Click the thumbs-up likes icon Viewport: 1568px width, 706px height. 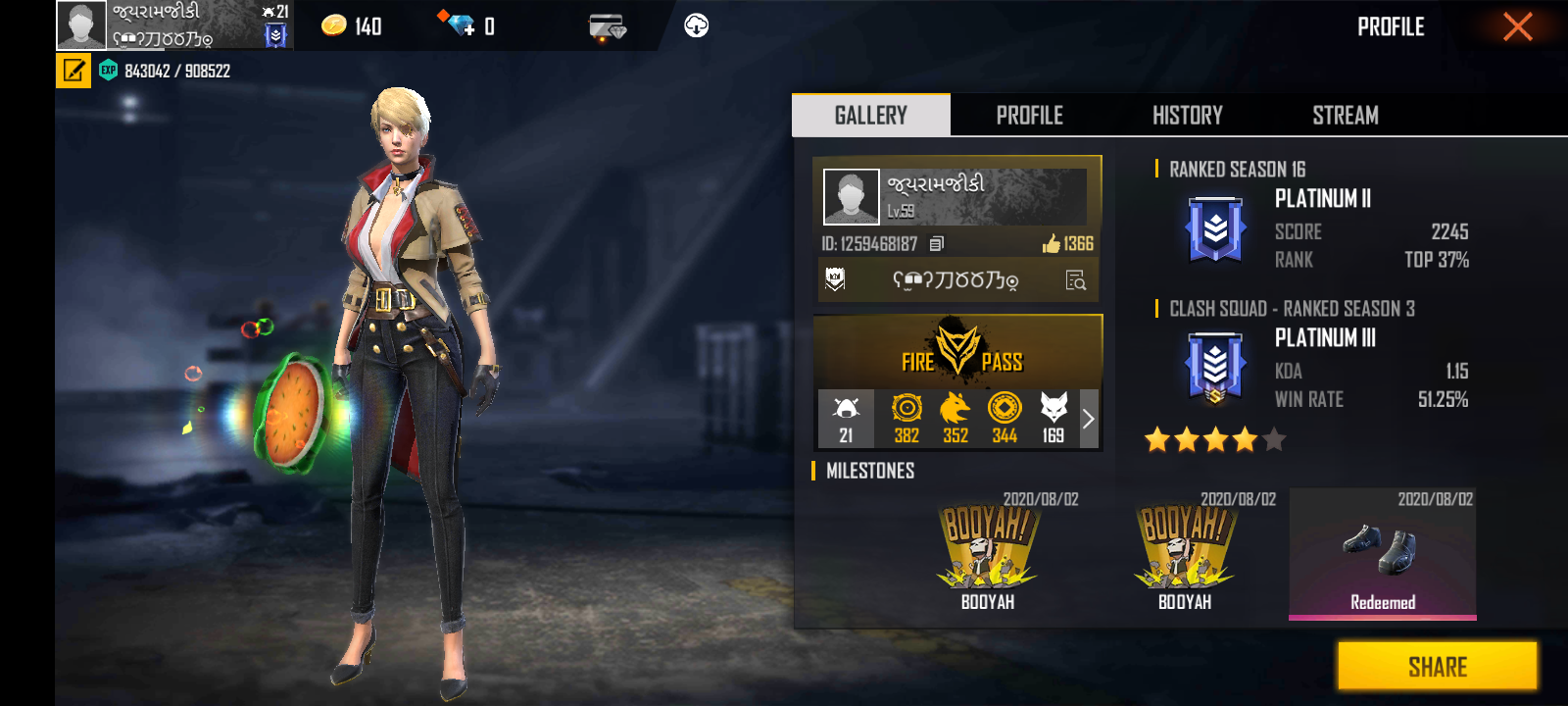coord(1052,243)
